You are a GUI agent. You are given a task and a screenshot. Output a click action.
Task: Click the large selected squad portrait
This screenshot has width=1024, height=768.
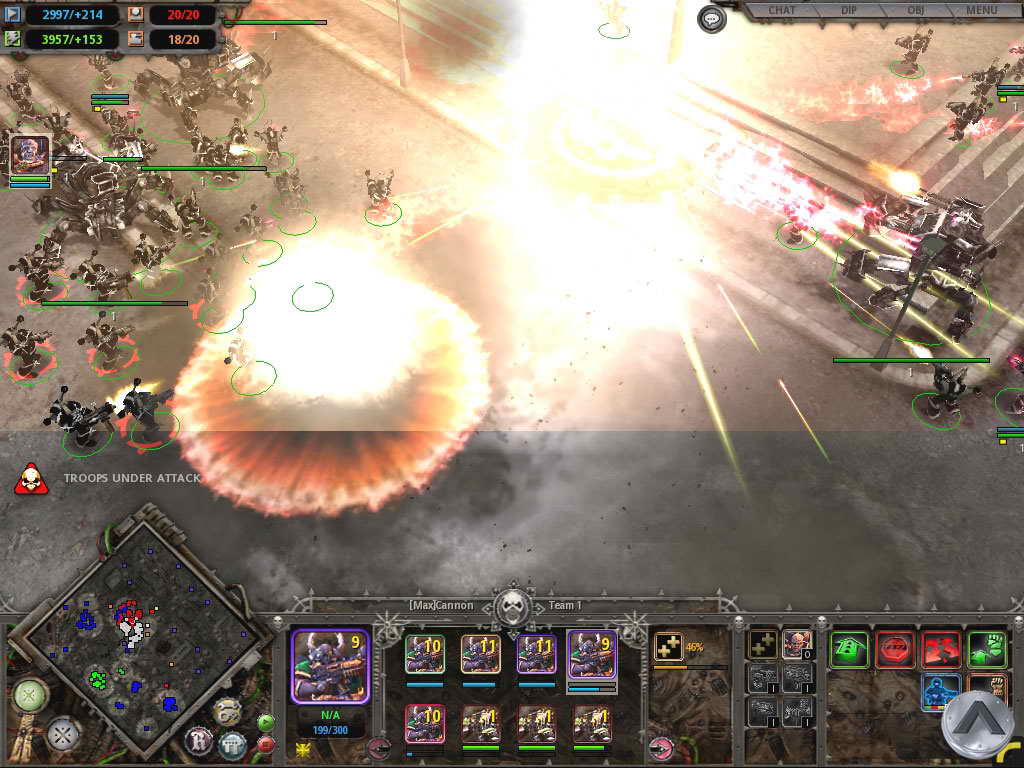329,665
